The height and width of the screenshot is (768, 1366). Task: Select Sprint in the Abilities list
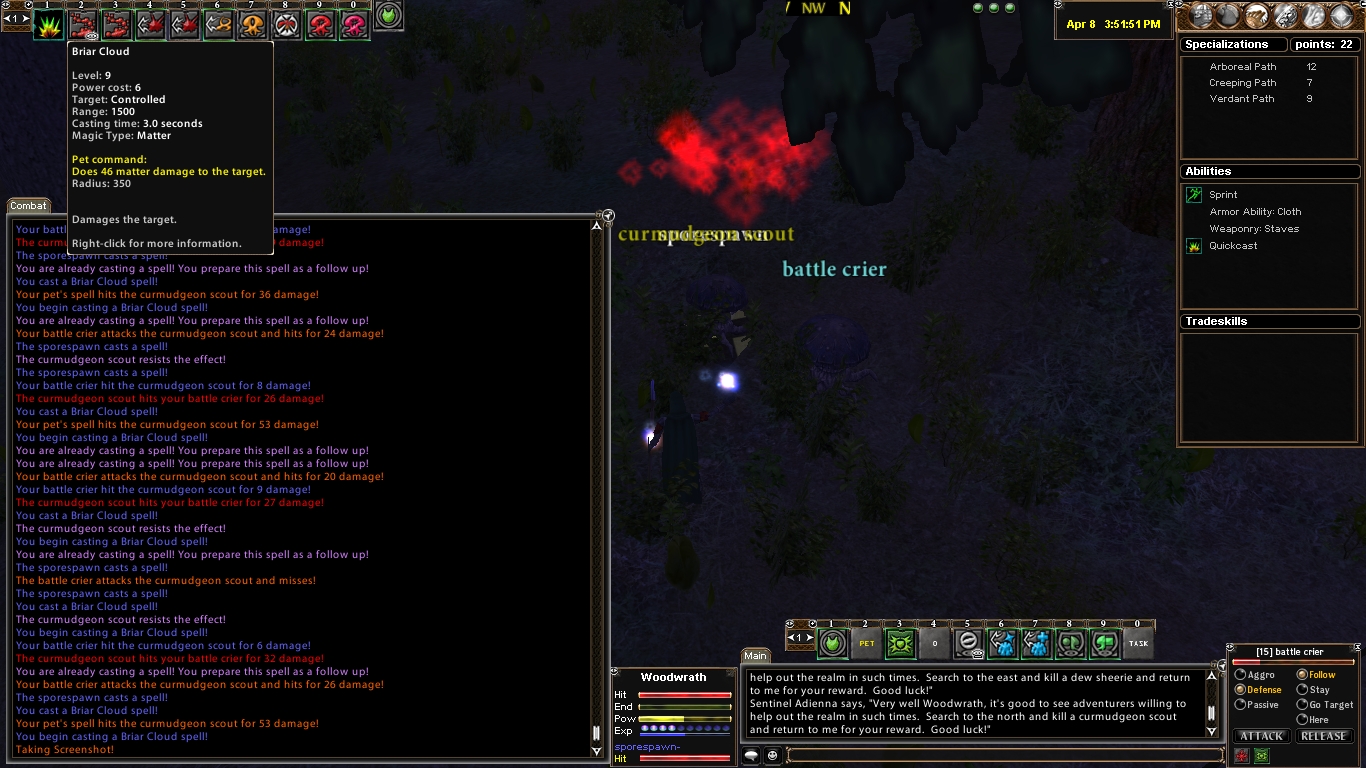click(1222, 195)
